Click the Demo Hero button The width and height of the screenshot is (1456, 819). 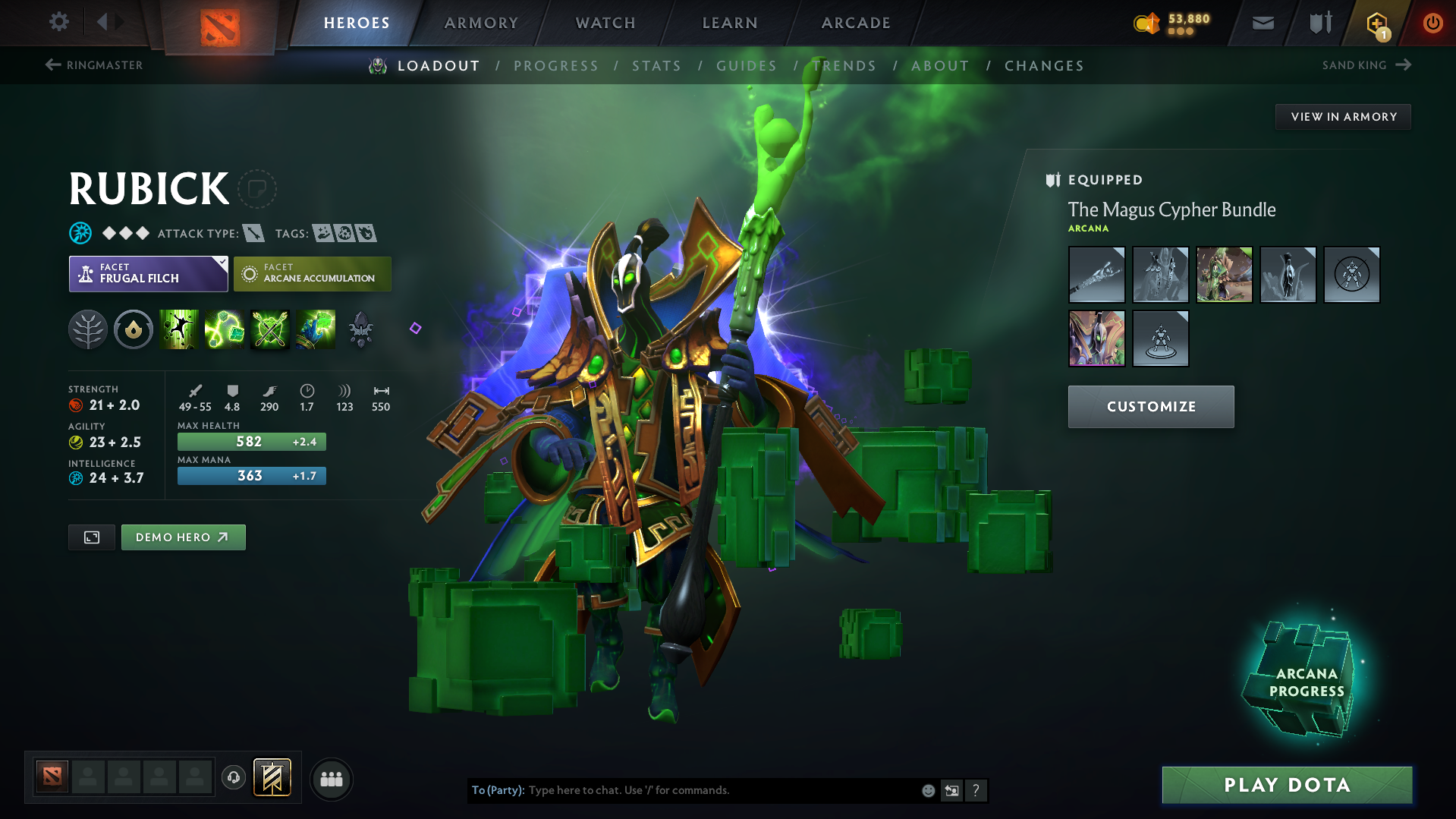pos(183,537)
